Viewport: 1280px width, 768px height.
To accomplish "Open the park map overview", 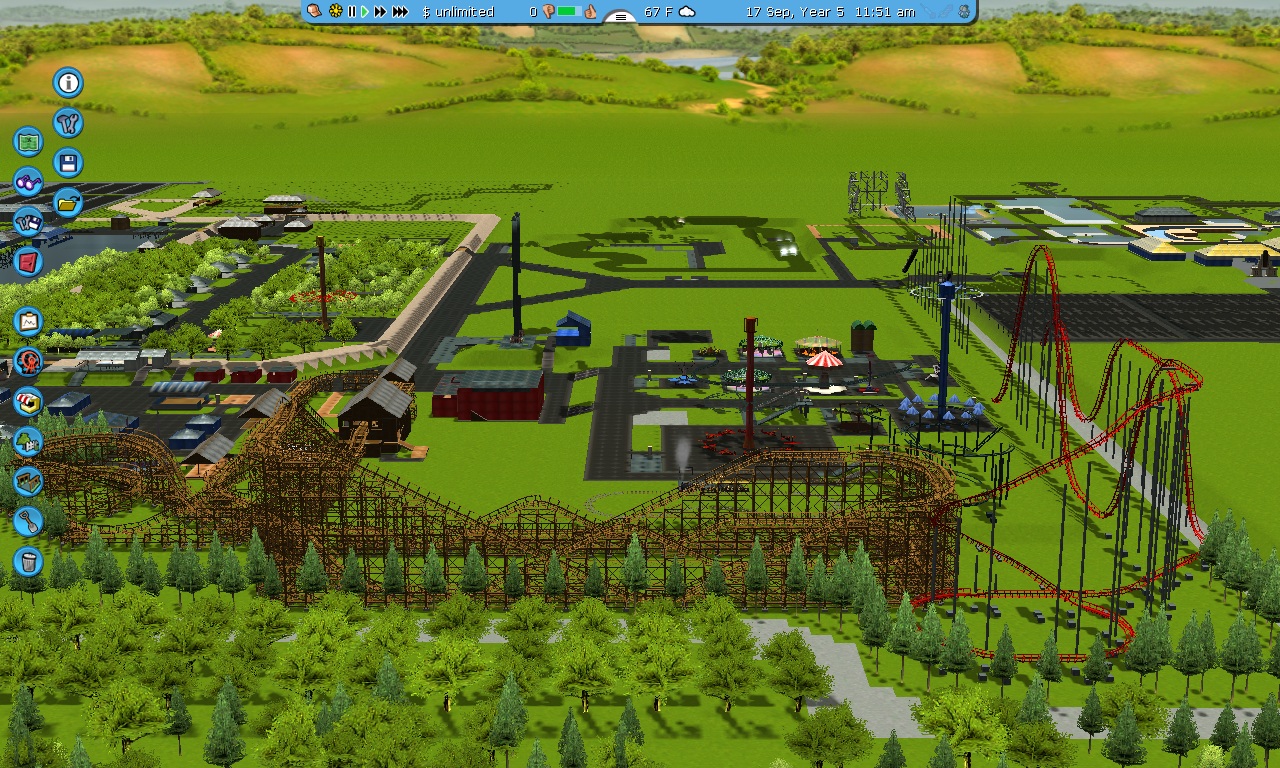I will click(x=28, y=142).
